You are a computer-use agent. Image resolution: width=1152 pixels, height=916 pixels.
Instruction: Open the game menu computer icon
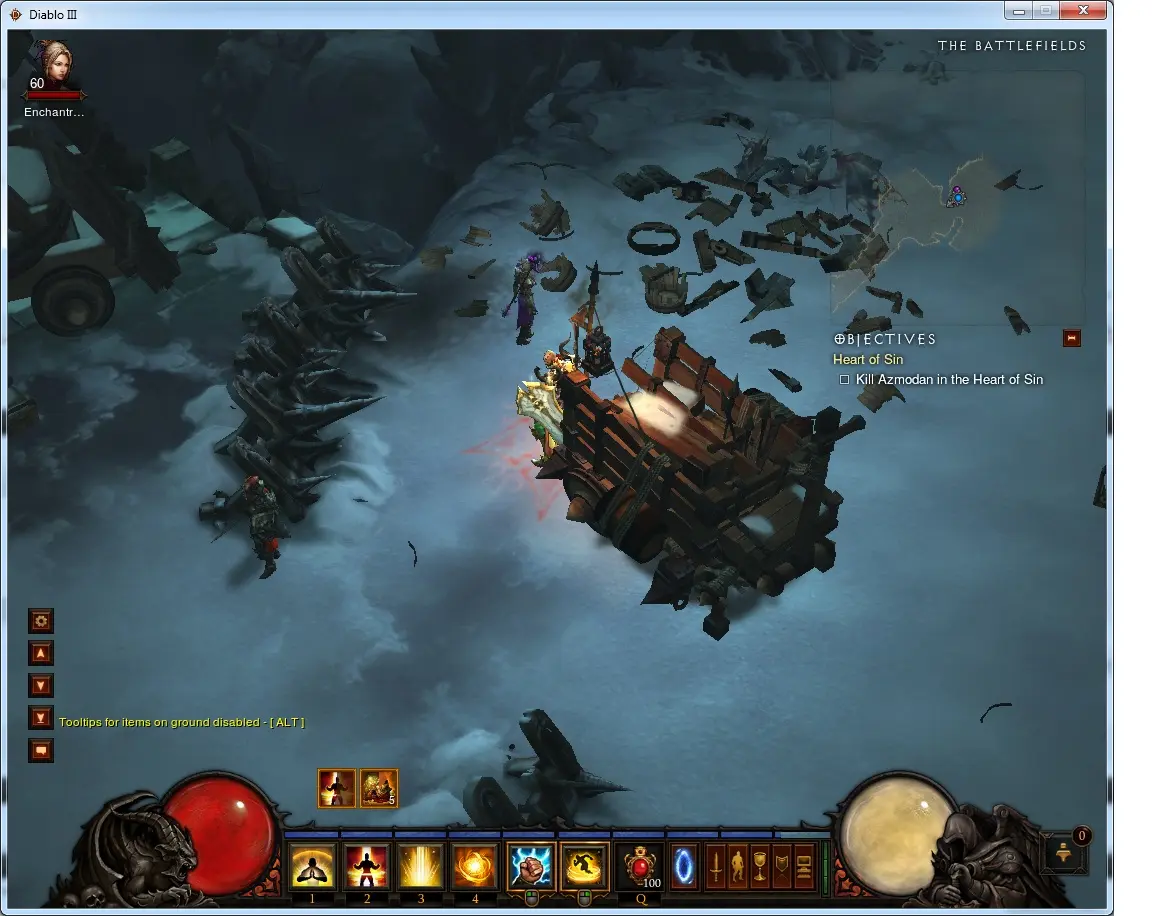pos(803,866)
